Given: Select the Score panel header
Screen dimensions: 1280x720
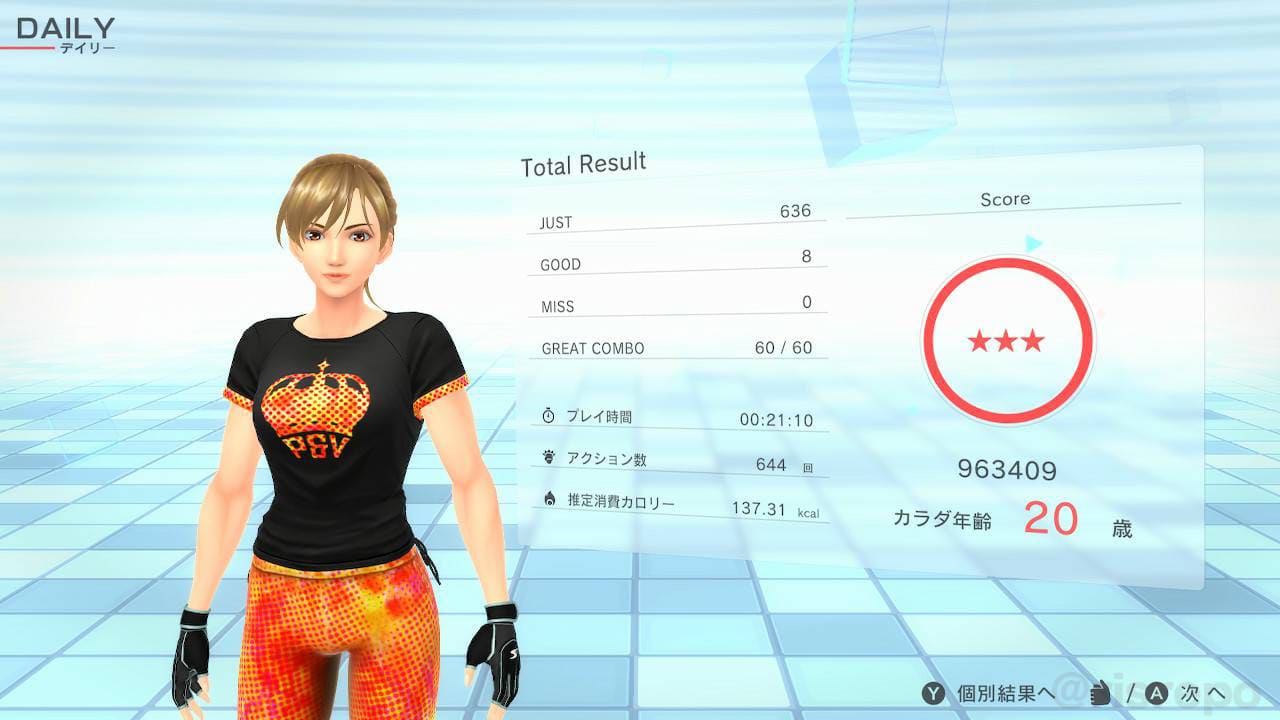Looking at the screenshot, I should pyautogui.click(x=1006, y=199).
